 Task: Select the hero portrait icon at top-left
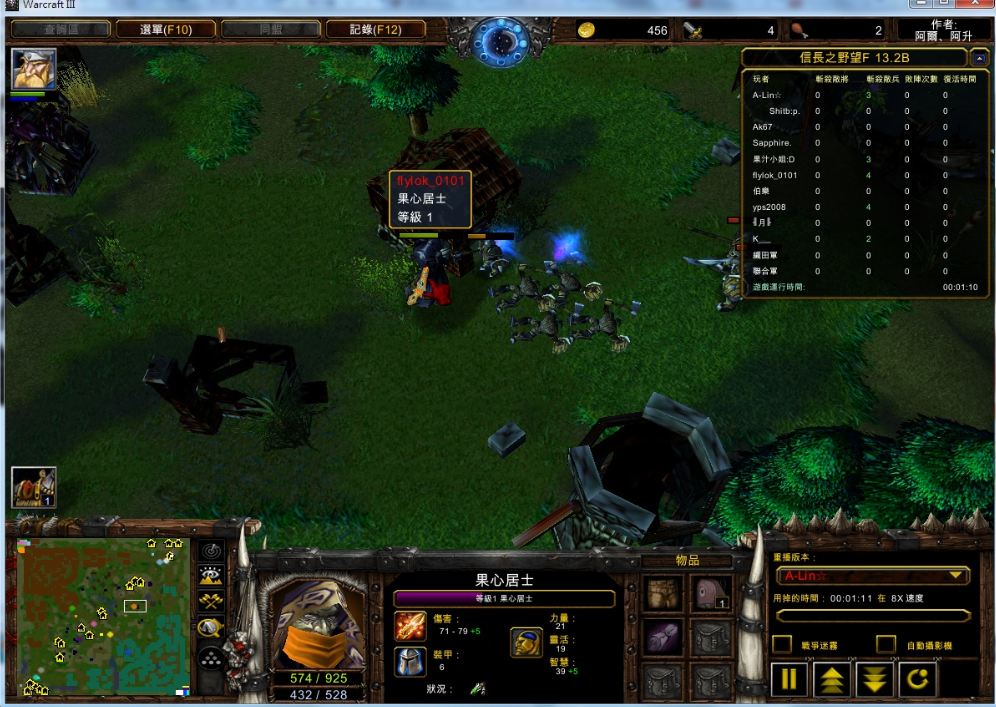33,70
